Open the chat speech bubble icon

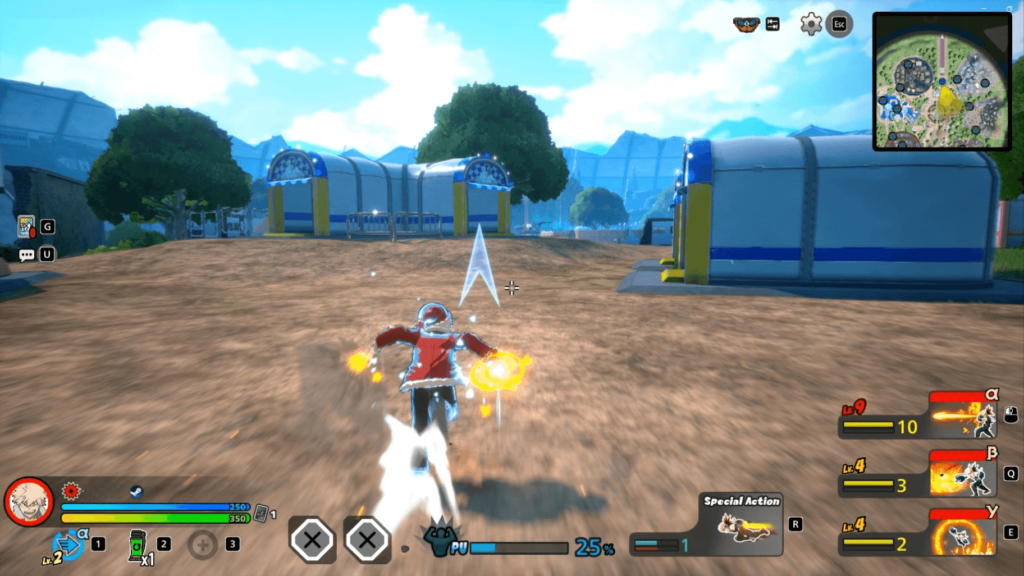coord(26,255)
